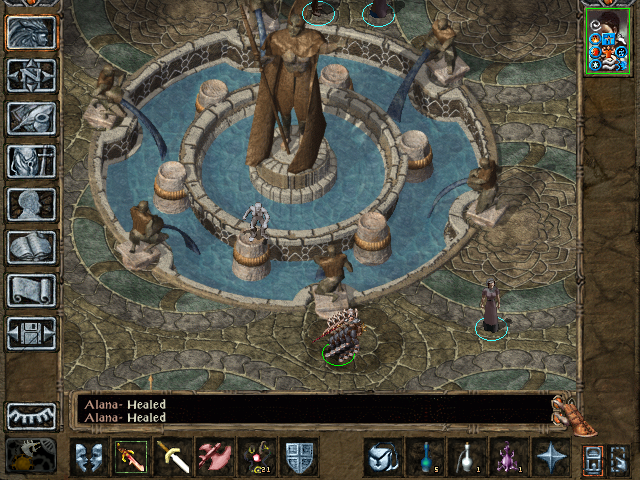Use the blue potion quick item
The image size is (640, 480).
(x=424, y=457)
